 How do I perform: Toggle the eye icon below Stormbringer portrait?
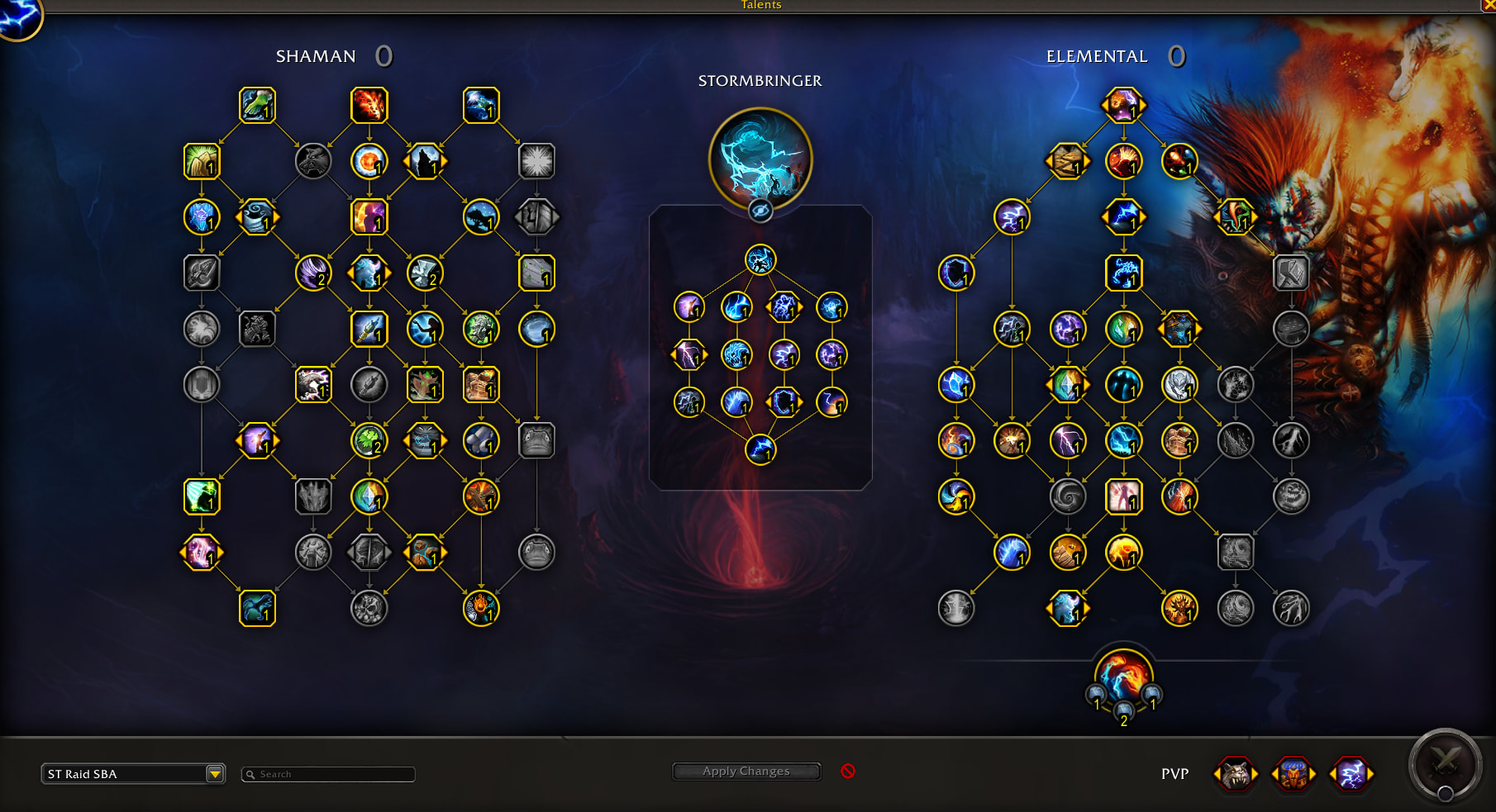pyautogui.click(x=760, y=211)
